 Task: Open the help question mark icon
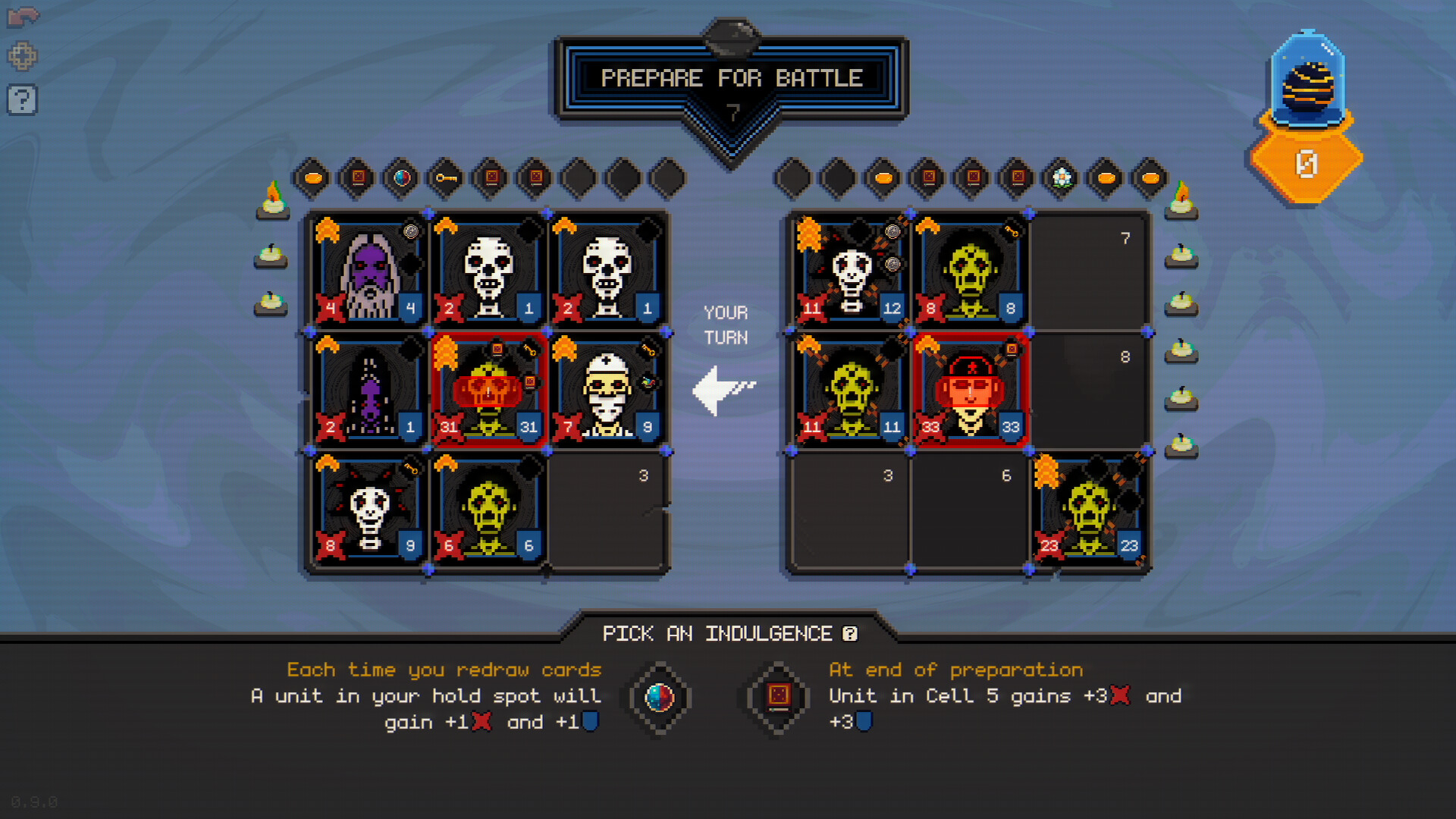pos(24,99)
